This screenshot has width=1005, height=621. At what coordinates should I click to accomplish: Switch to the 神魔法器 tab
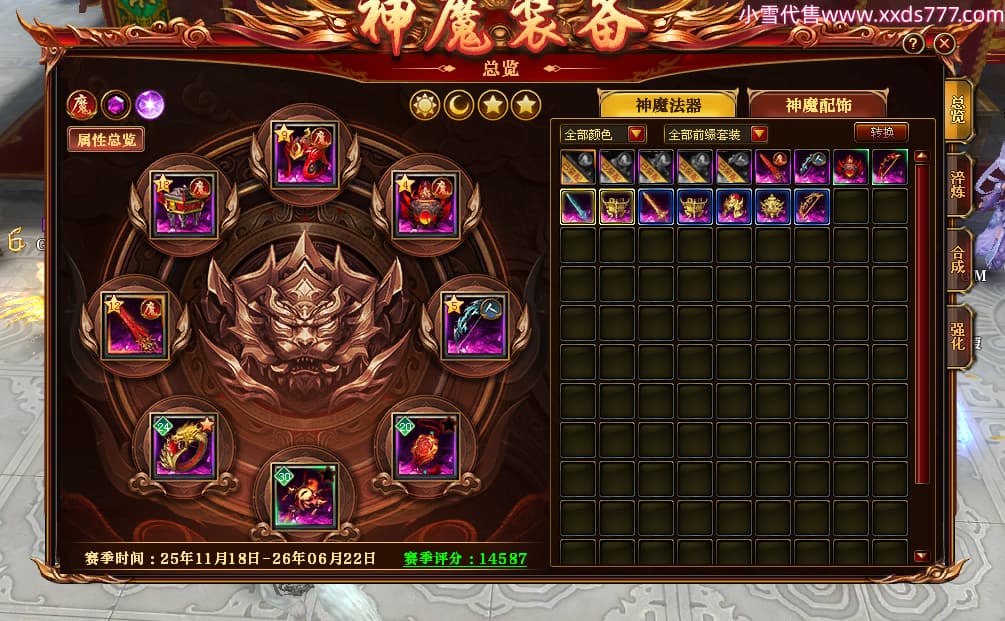(667, 105)
